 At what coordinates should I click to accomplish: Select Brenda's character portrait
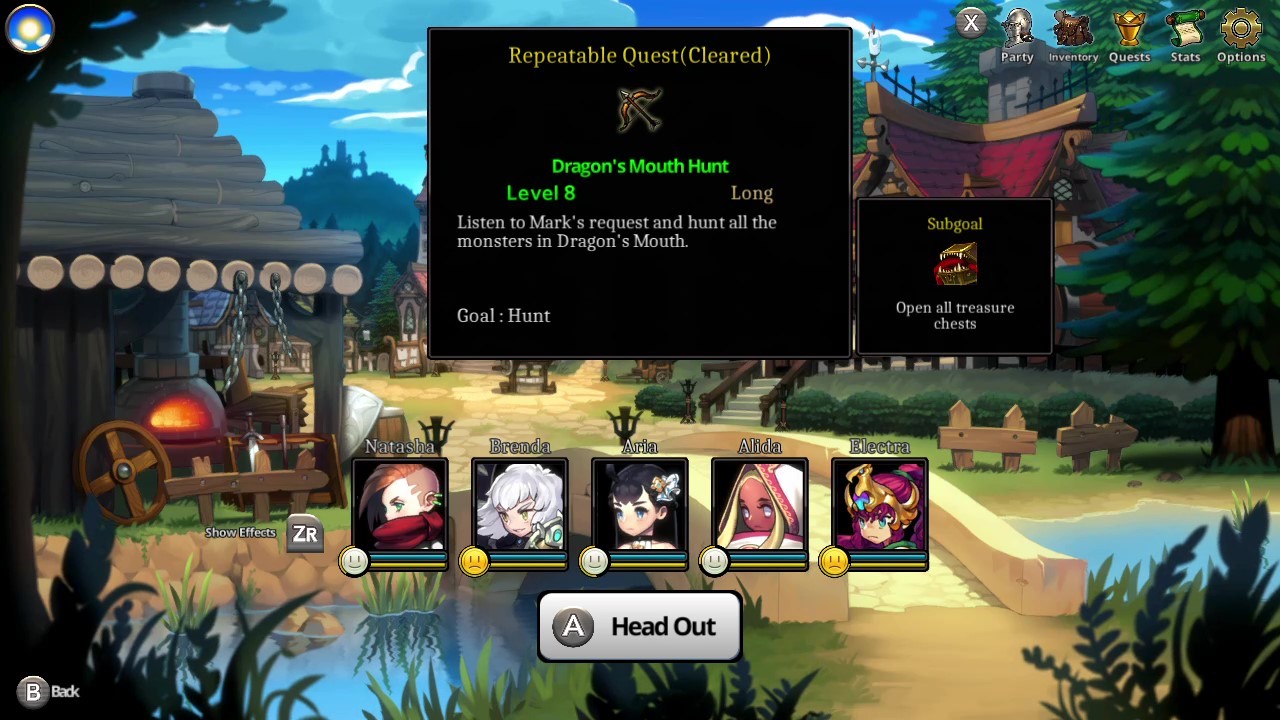click(x=520, y=510)
